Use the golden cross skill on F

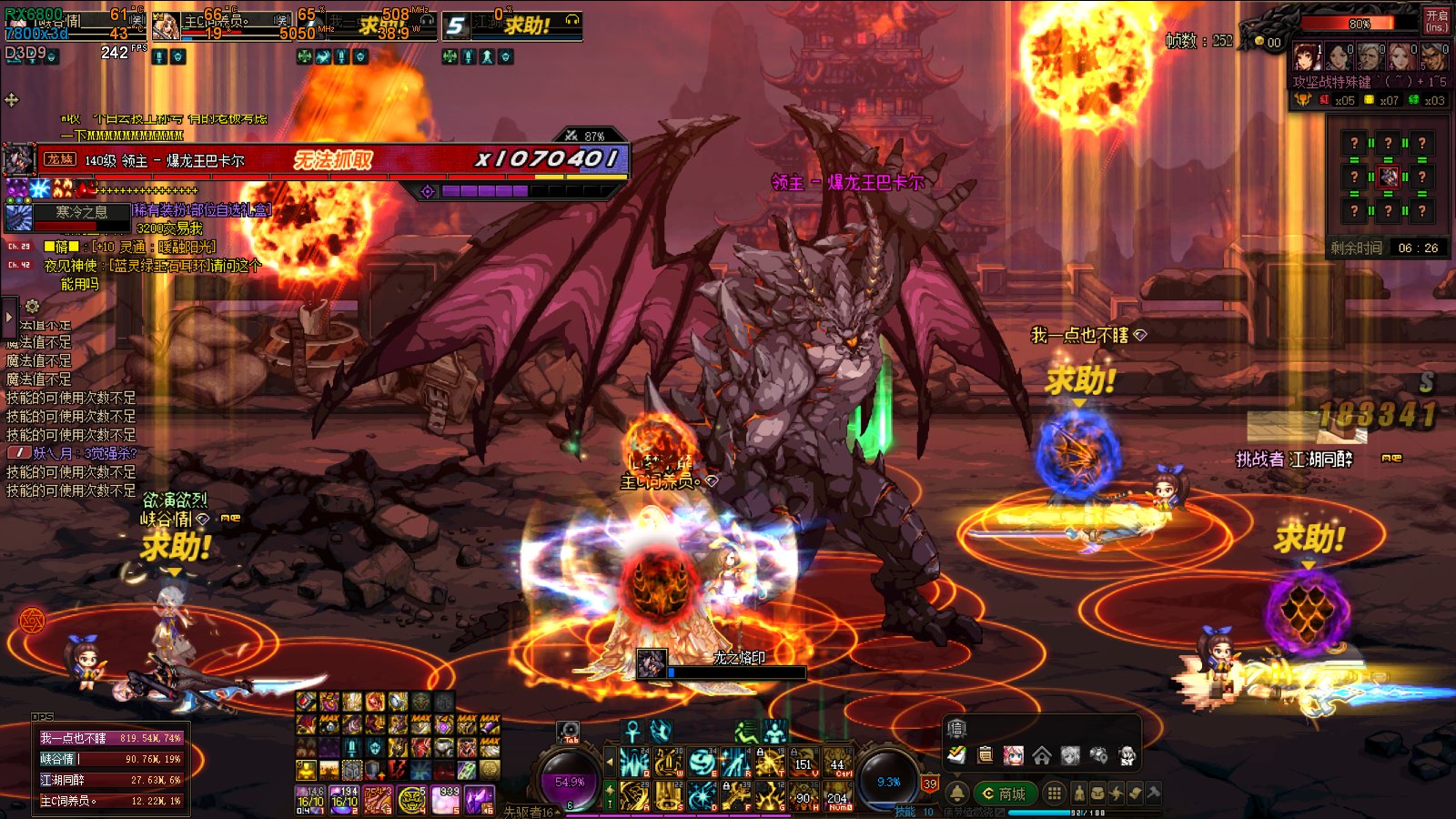735,796
